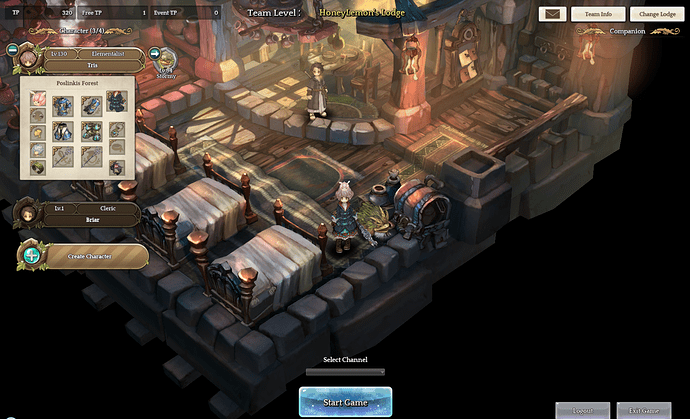Exit the game

[643, 410]
